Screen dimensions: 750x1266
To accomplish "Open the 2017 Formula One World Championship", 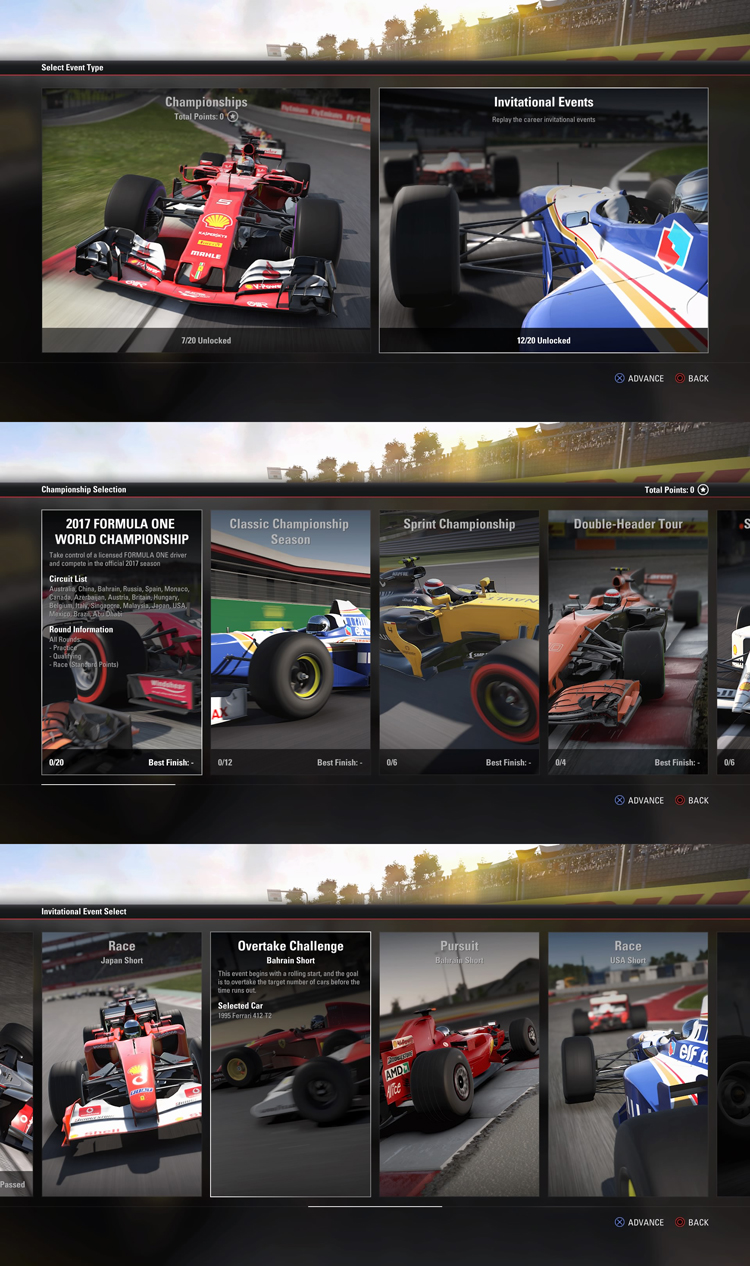I will [x=121, y=642].
